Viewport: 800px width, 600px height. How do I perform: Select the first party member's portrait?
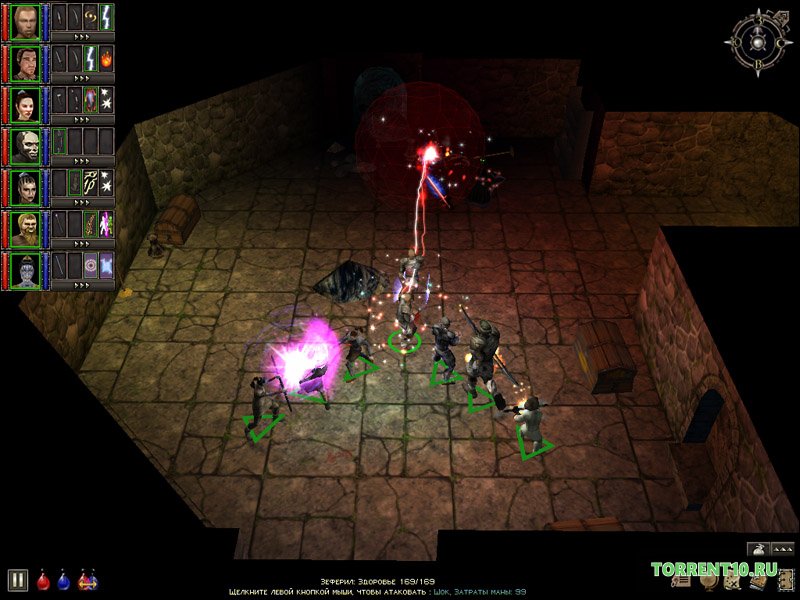(x=25, y=19)
